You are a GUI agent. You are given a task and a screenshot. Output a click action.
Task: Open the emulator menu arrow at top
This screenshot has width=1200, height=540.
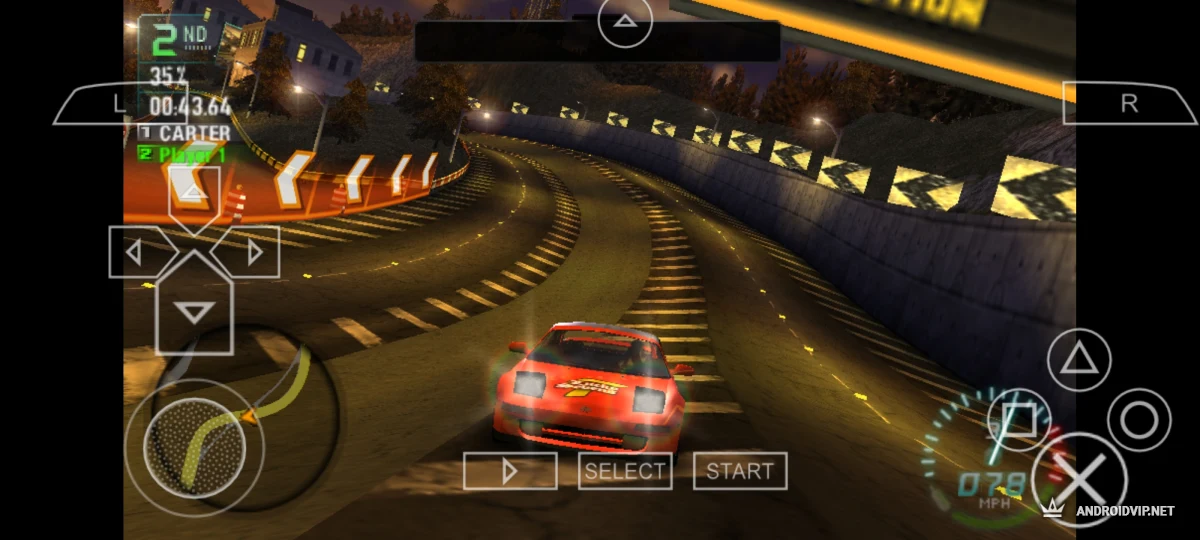coord(625,22)
